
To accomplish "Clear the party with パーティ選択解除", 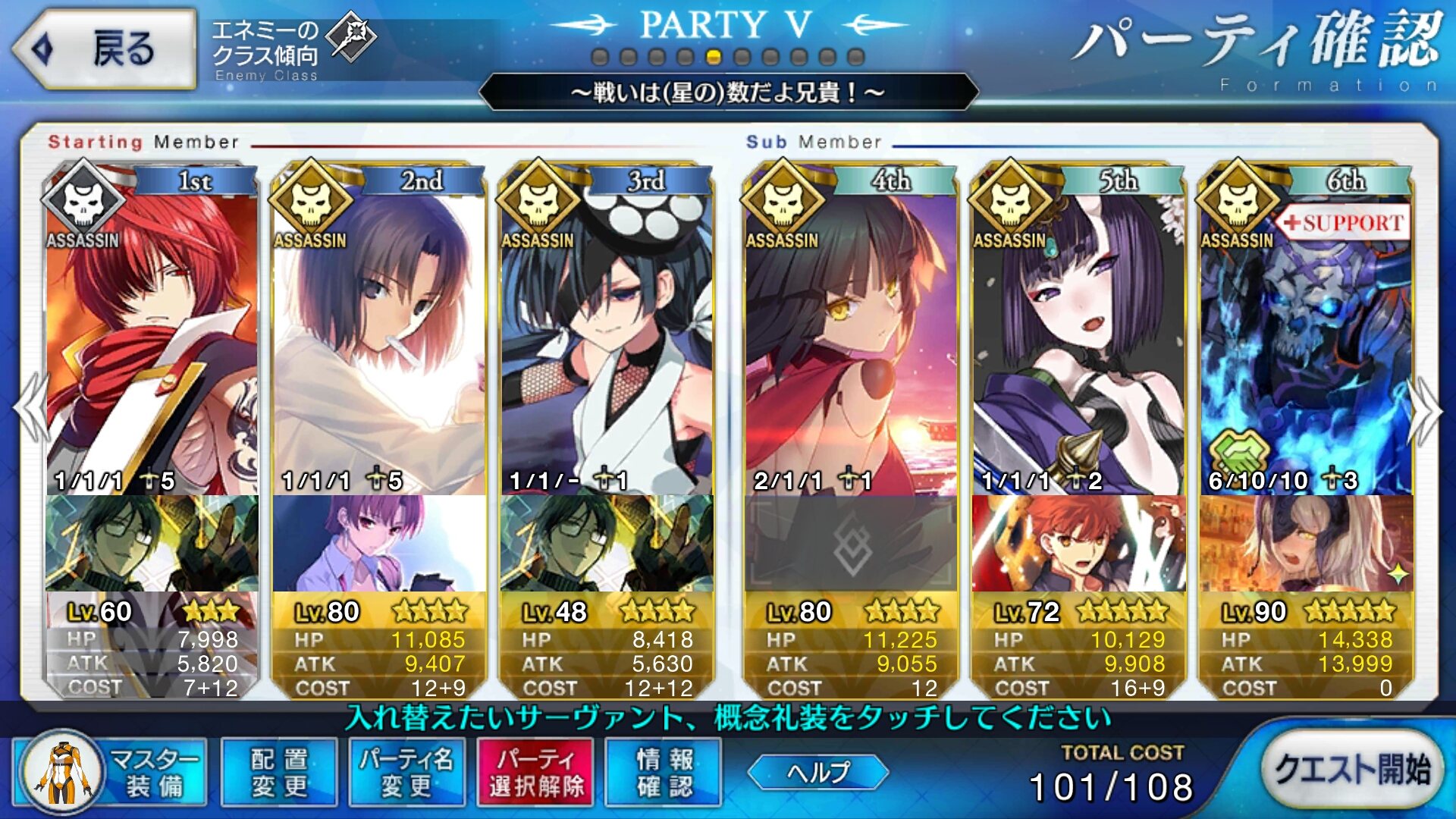I will pos(536,772).
